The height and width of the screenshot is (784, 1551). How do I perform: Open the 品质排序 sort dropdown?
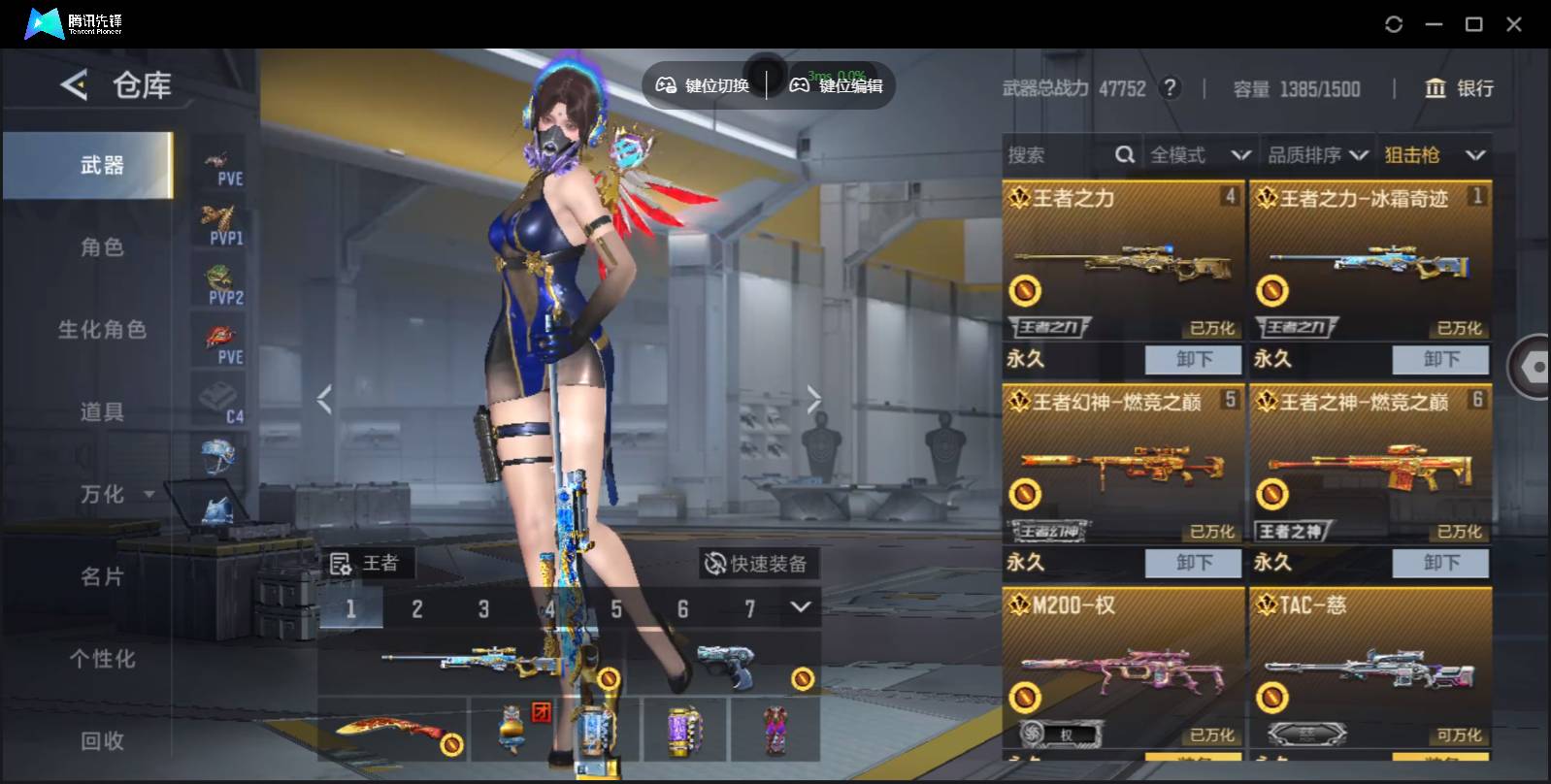pyautogui.click(x=1317, y=155)
